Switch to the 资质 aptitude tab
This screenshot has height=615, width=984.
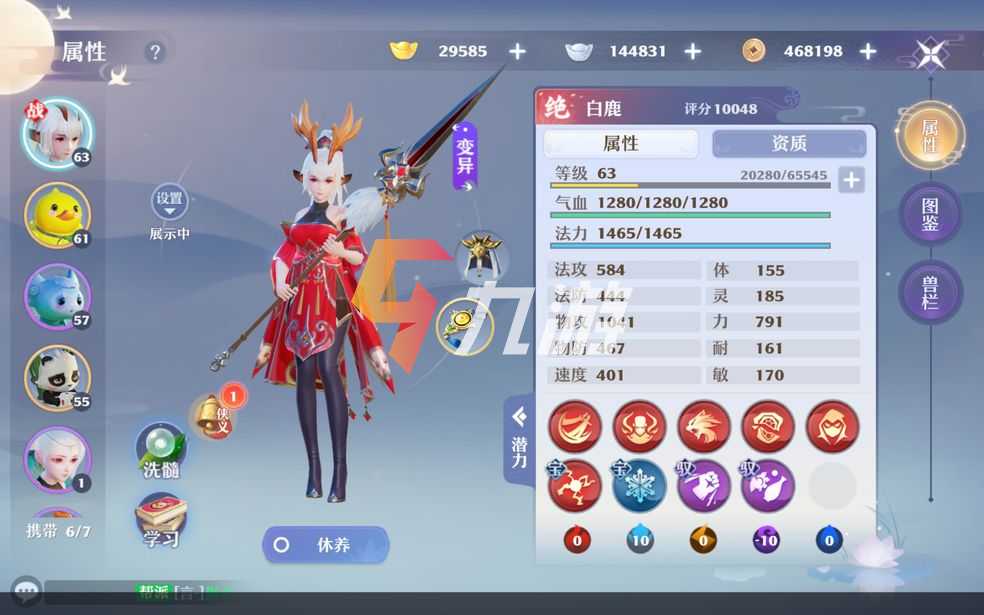(789, 144)
